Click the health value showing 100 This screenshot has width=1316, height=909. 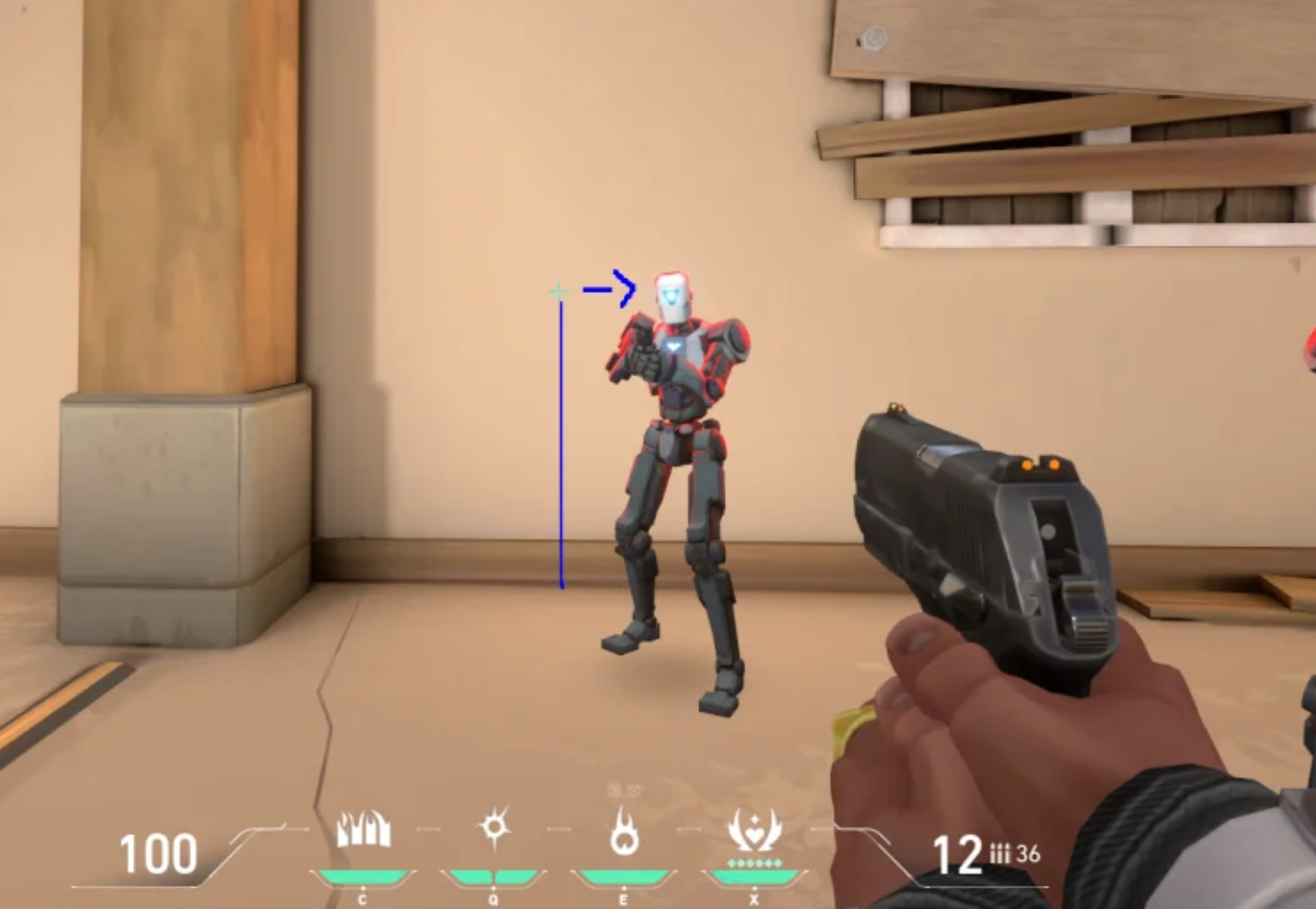pos(157,853)
